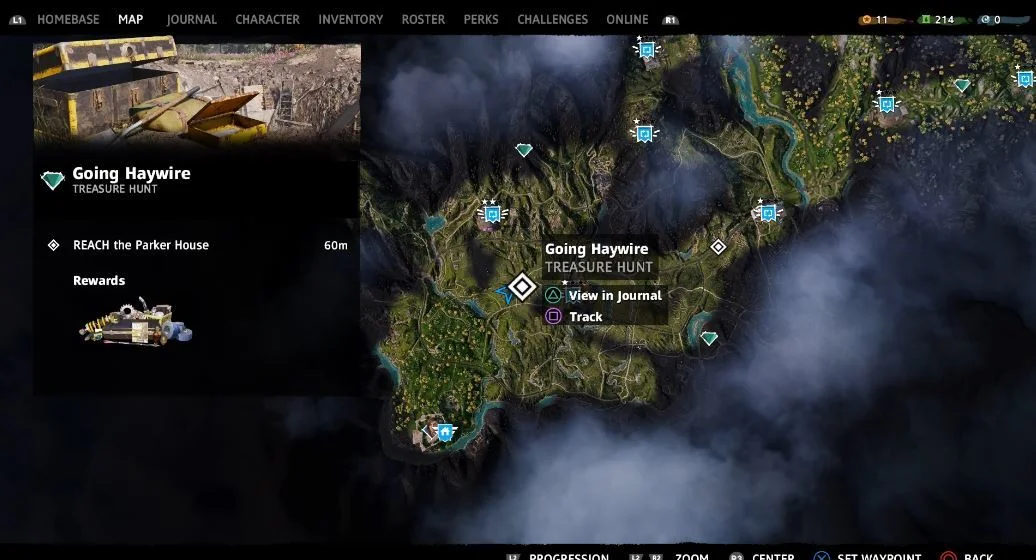Open the Journal tab
Viewport: 1036px width, 560px height.
192,19
